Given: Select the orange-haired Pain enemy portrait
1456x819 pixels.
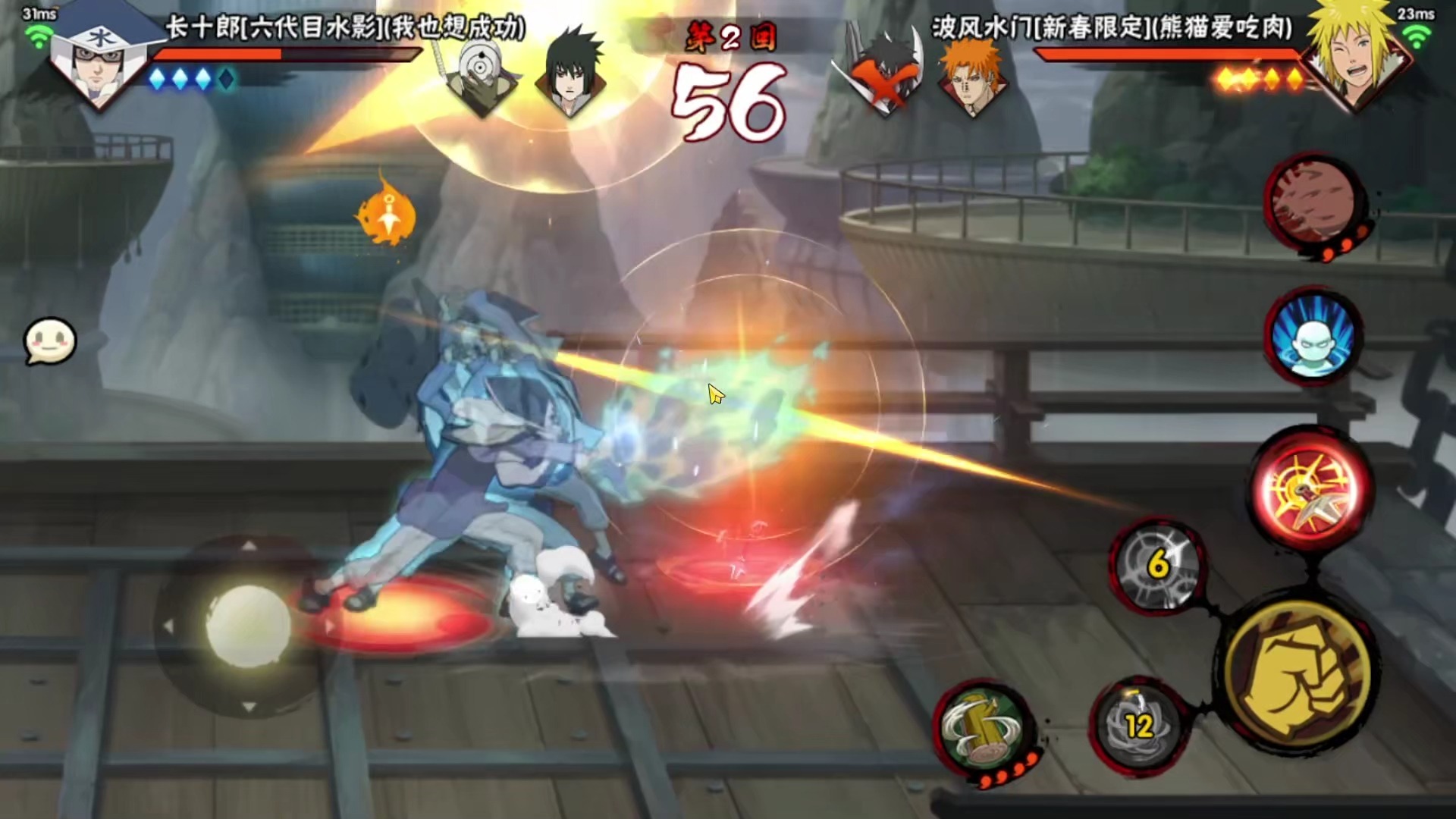Looking at the screenshot, I should (971, 76).
